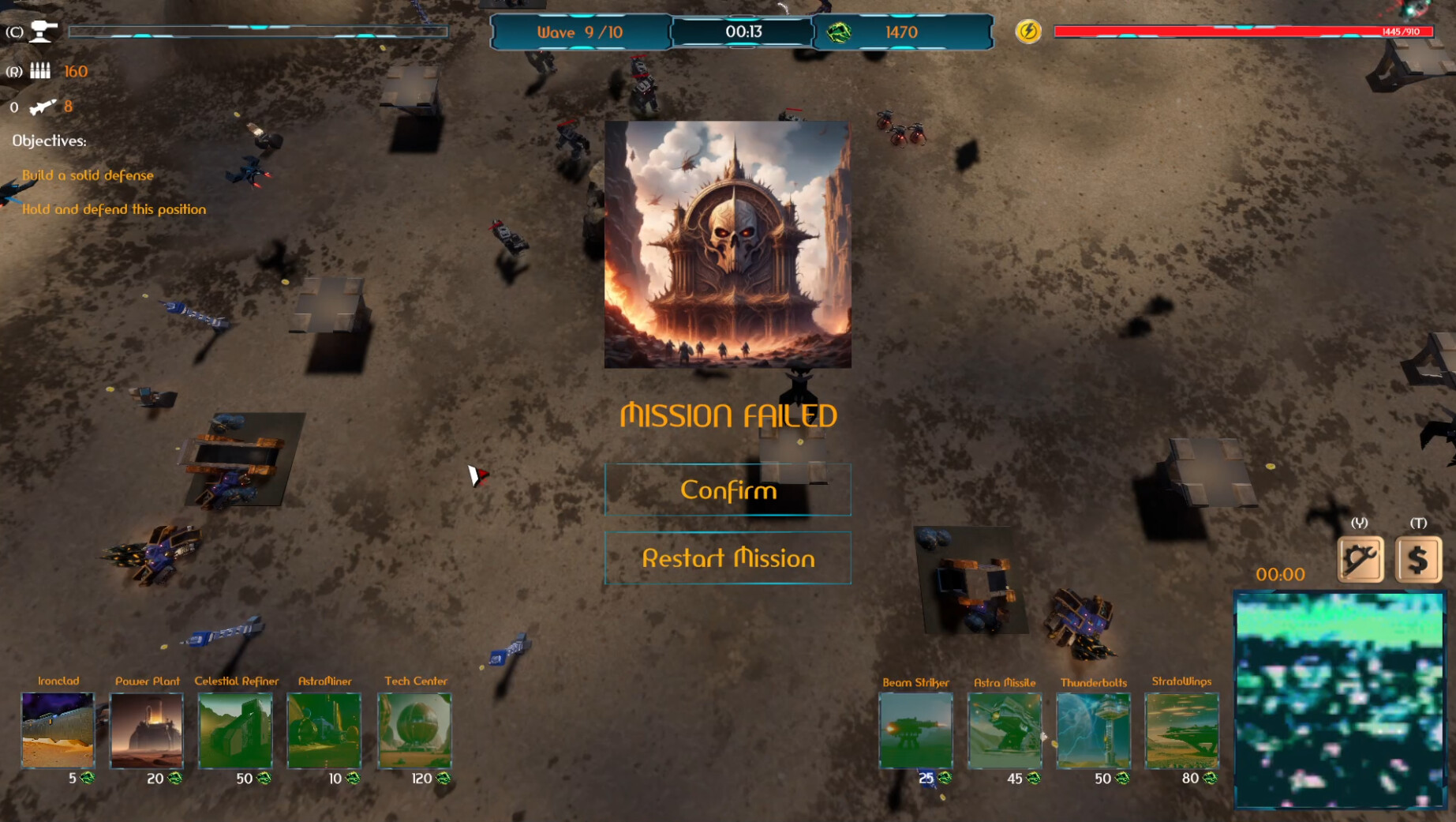1456x822 pixels.
Task: Choose Restart Mission
Action: click(x=728, y=558)
